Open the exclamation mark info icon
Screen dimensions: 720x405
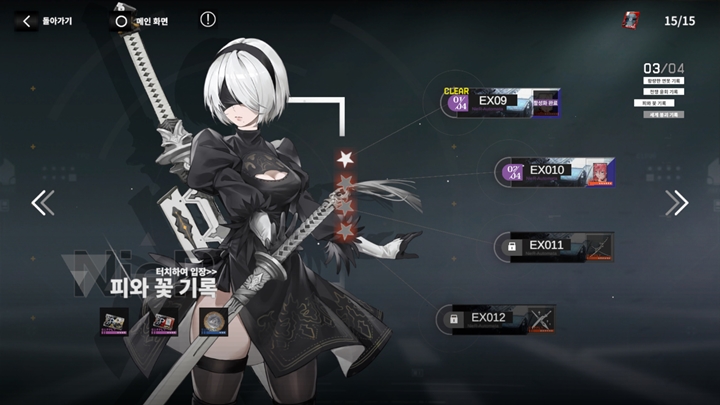[208, 19]
